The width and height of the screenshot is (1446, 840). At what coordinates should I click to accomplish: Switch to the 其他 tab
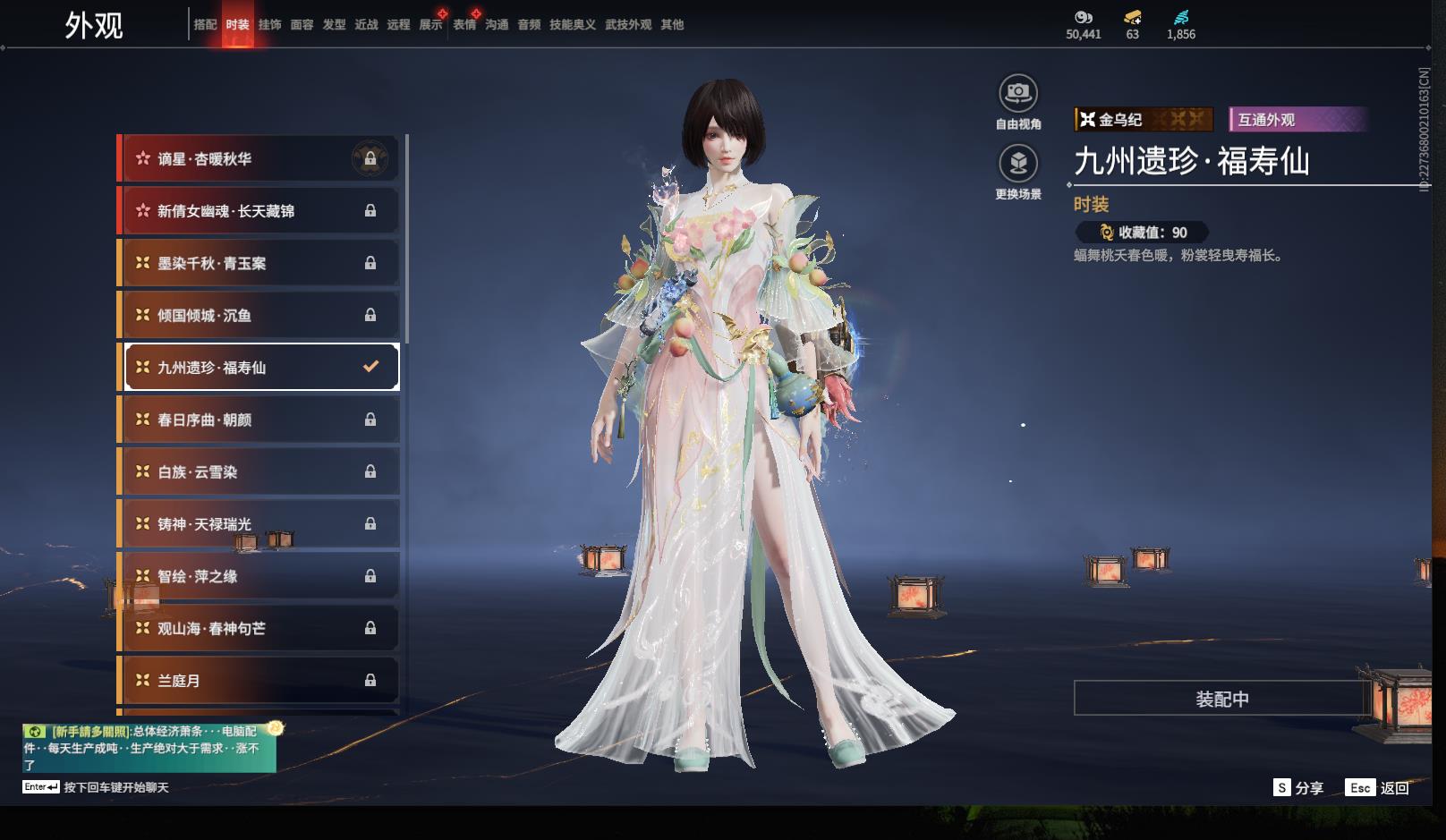672,25
